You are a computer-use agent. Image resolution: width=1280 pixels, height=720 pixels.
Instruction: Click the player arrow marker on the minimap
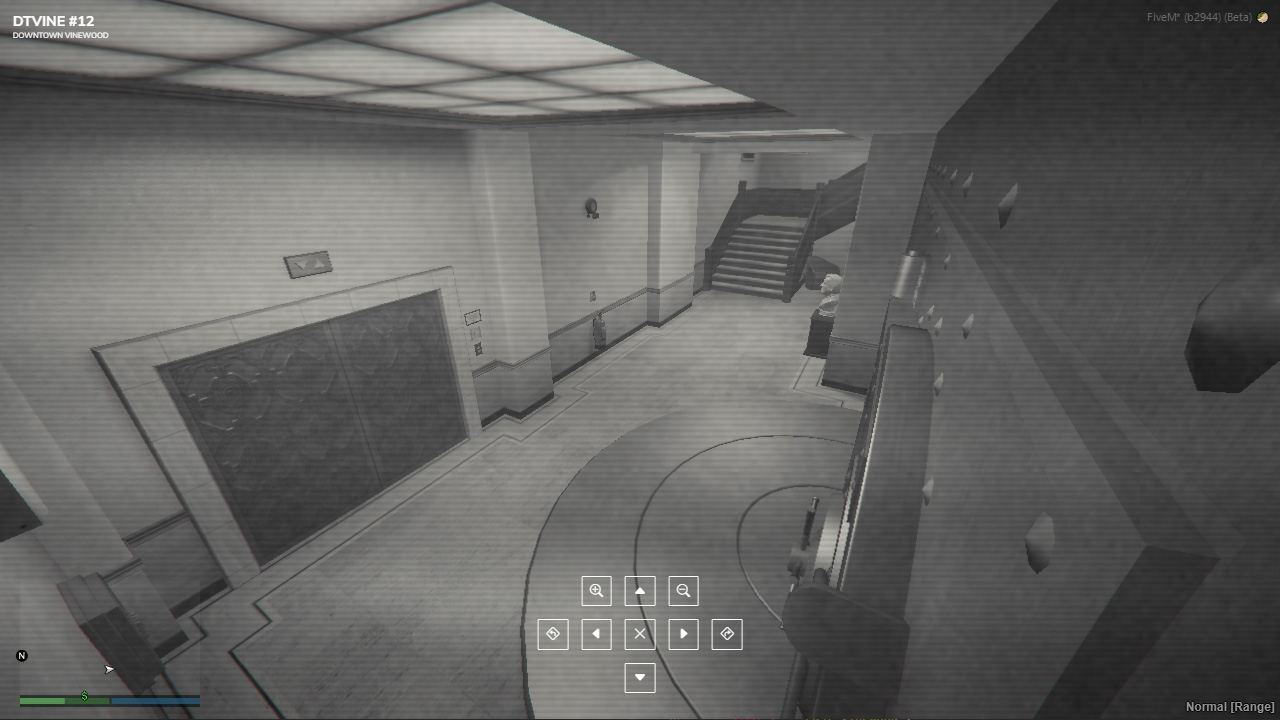109,669
